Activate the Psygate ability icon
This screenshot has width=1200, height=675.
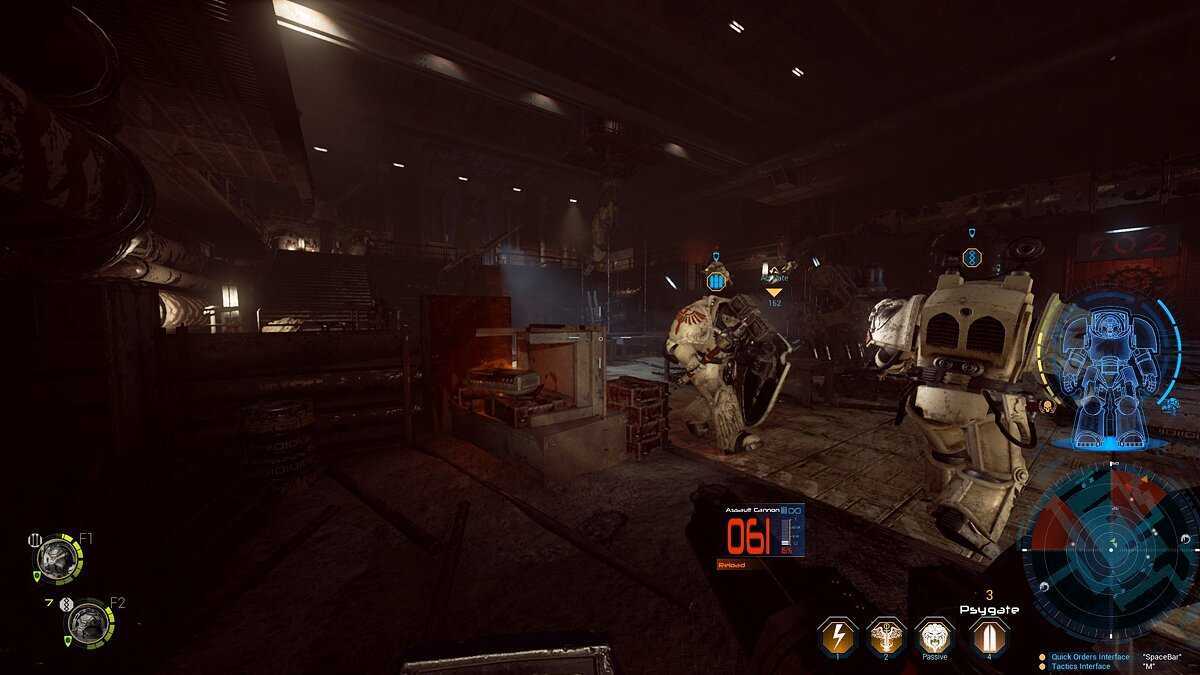988,636
